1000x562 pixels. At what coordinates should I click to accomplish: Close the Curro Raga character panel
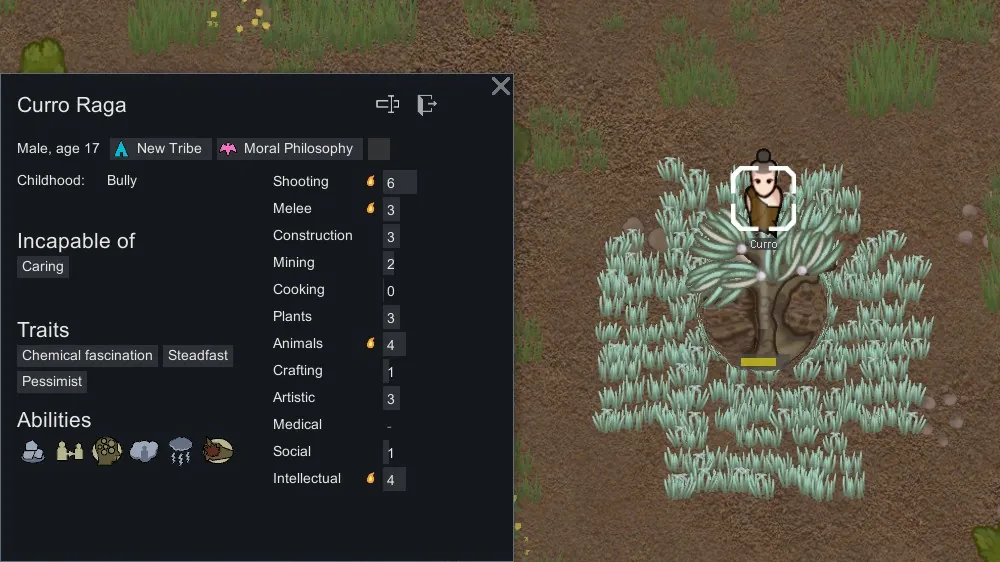(x=501, y=86)
